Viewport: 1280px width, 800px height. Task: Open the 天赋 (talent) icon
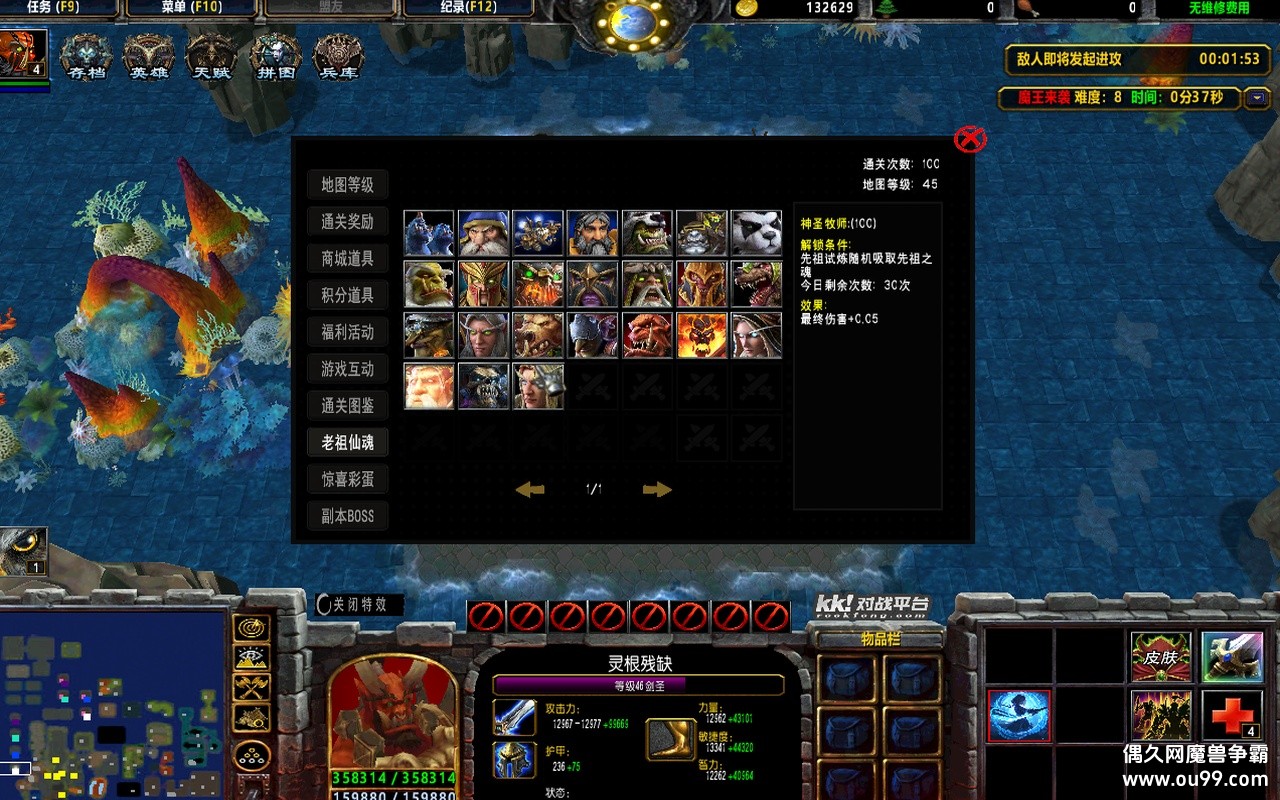click(x=211, y=55)
